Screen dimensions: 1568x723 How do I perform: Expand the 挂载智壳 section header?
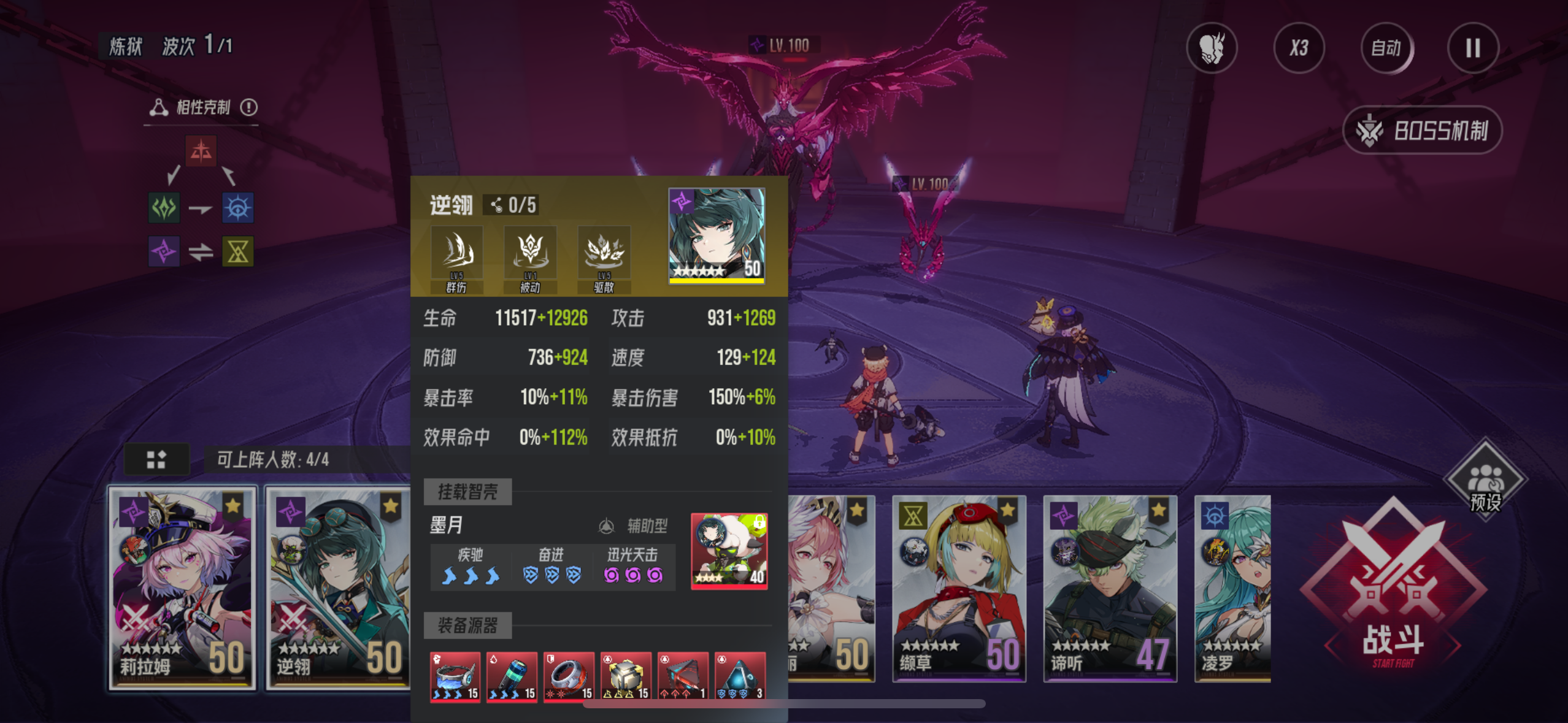pos(468,491)
